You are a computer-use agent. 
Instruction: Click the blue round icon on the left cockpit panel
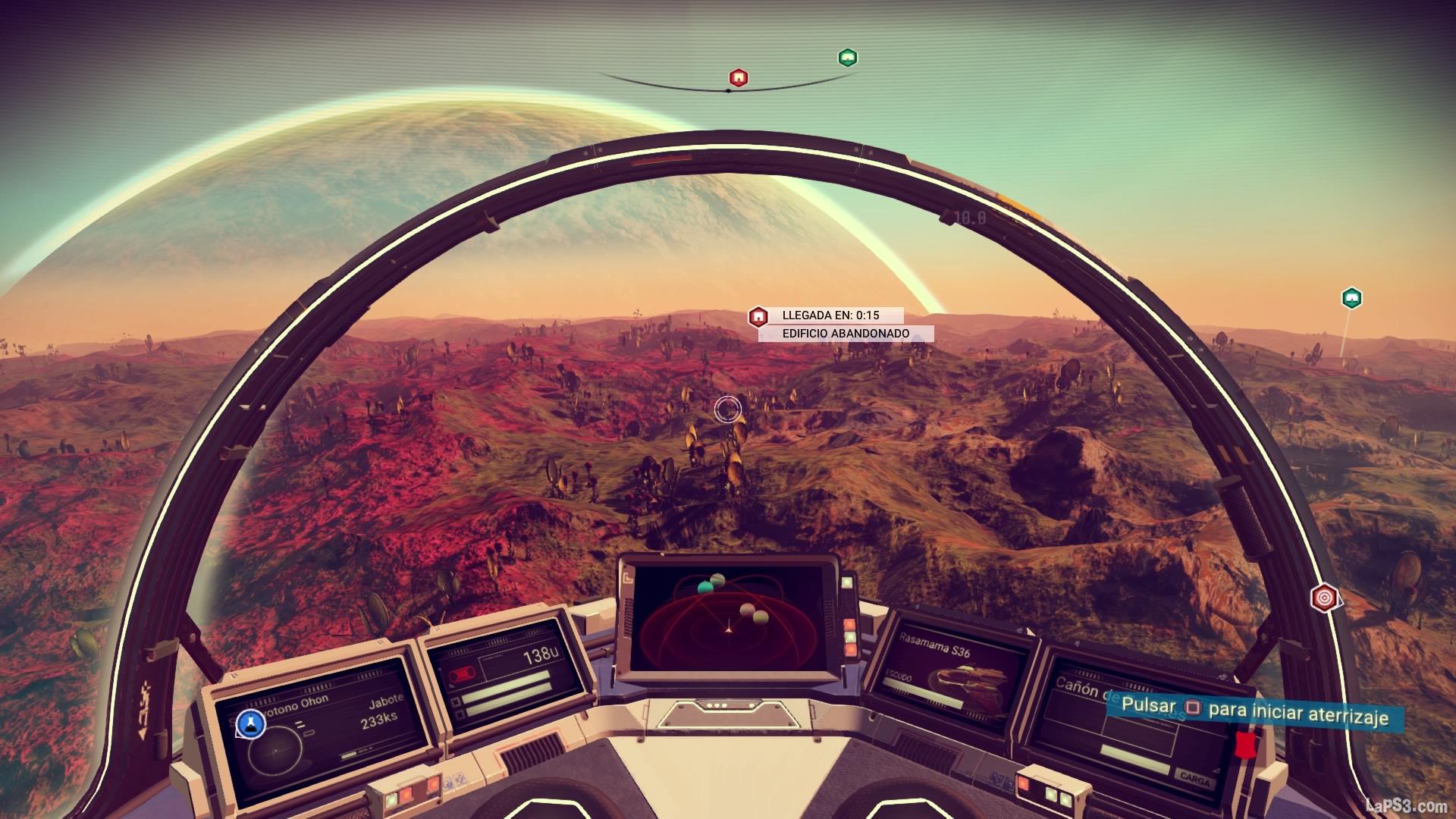(x=250, y=723)
